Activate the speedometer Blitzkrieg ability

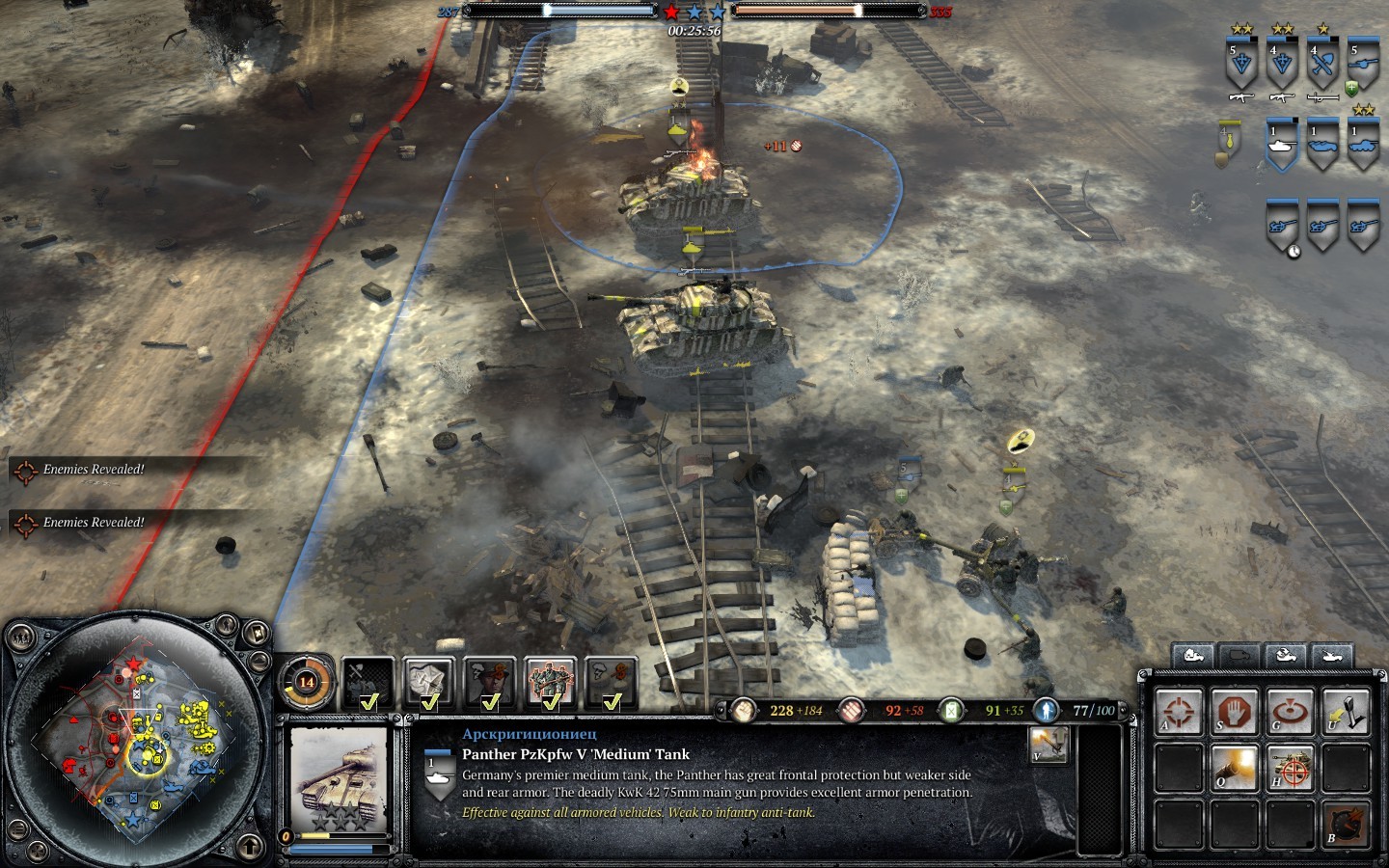(x=1347, y=823)
